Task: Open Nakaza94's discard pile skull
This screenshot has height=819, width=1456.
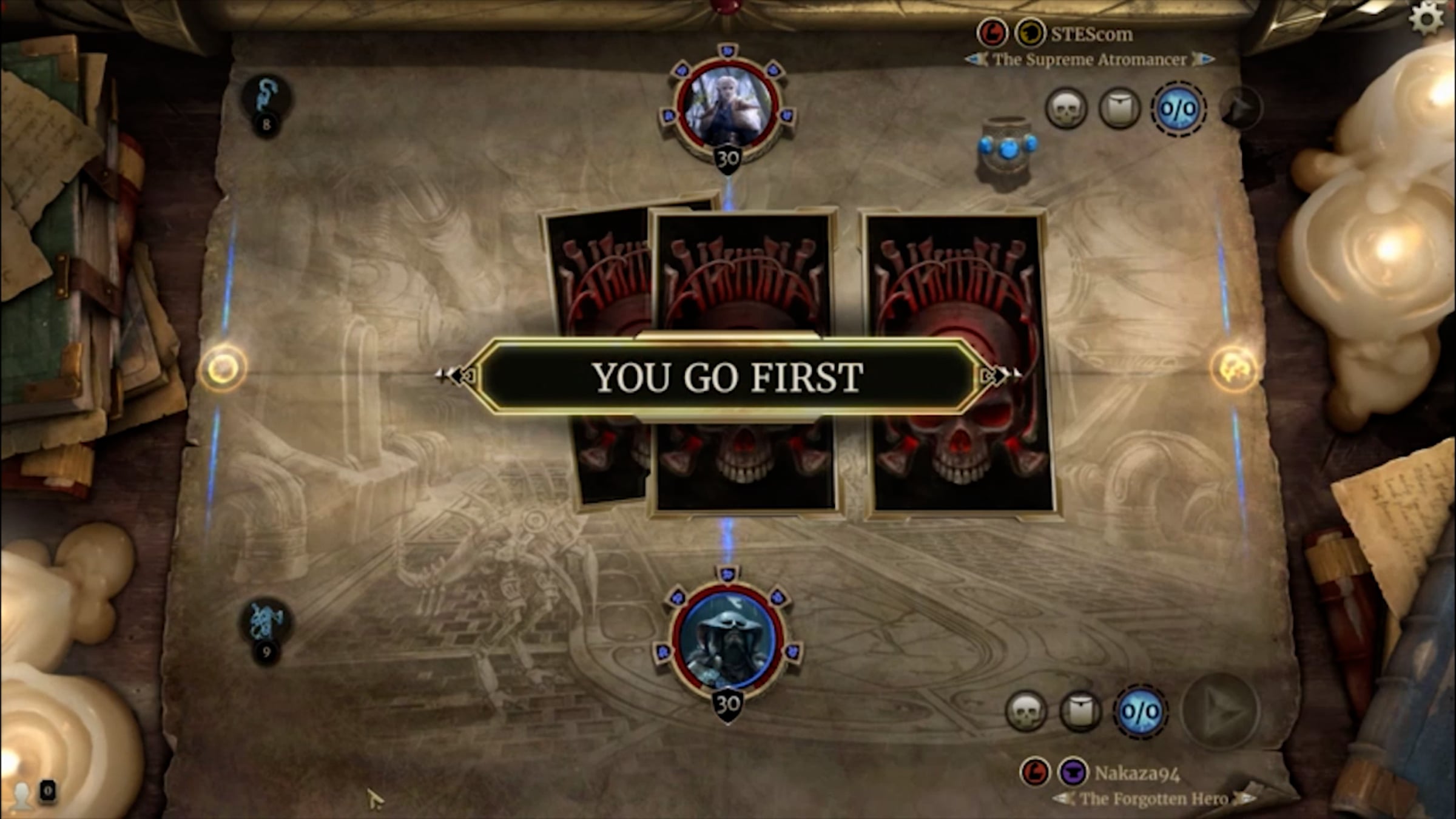Action: (1026, 712)
